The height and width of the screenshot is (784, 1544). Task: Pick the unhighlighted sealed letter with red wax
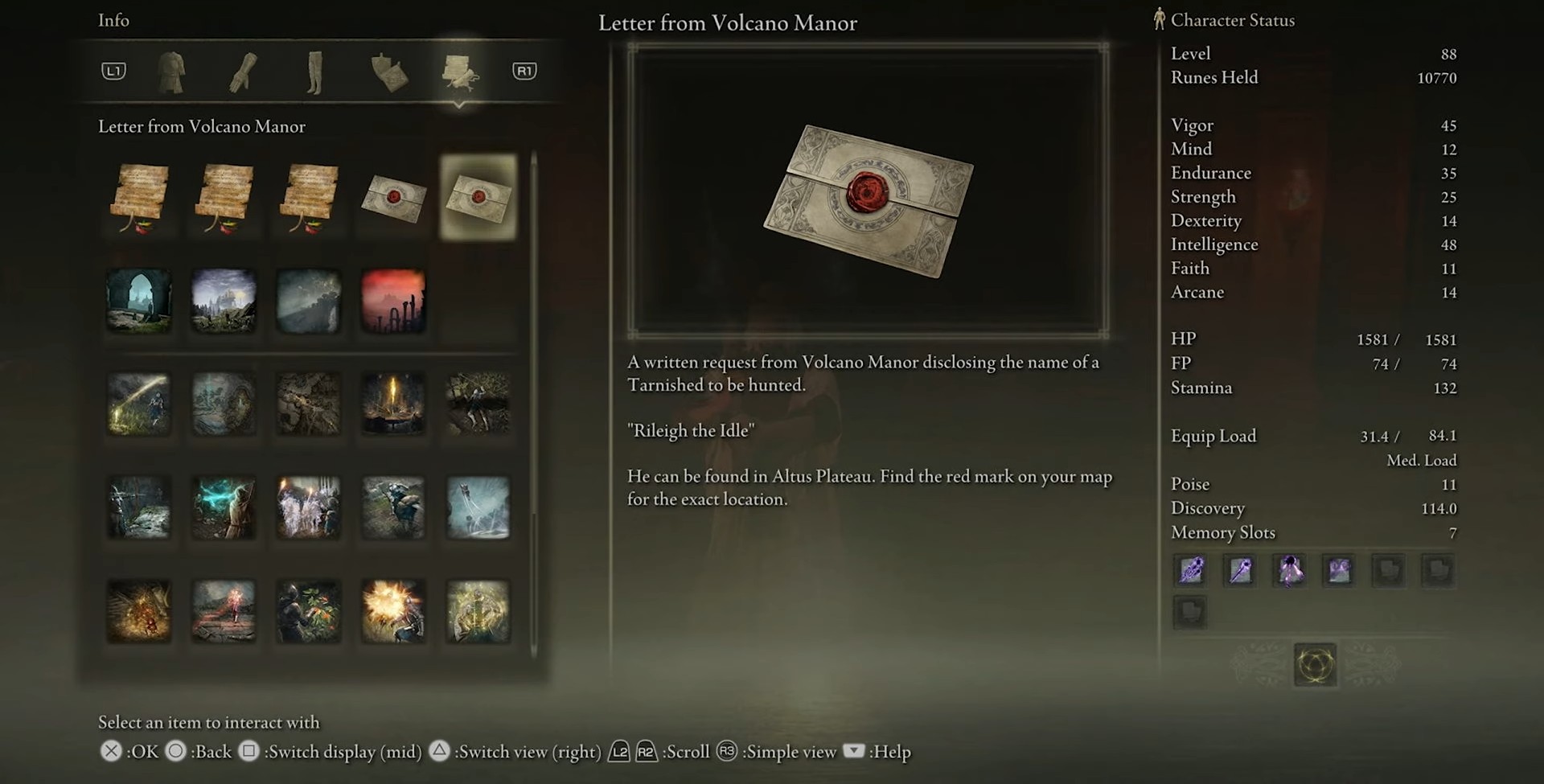point(393,197)
